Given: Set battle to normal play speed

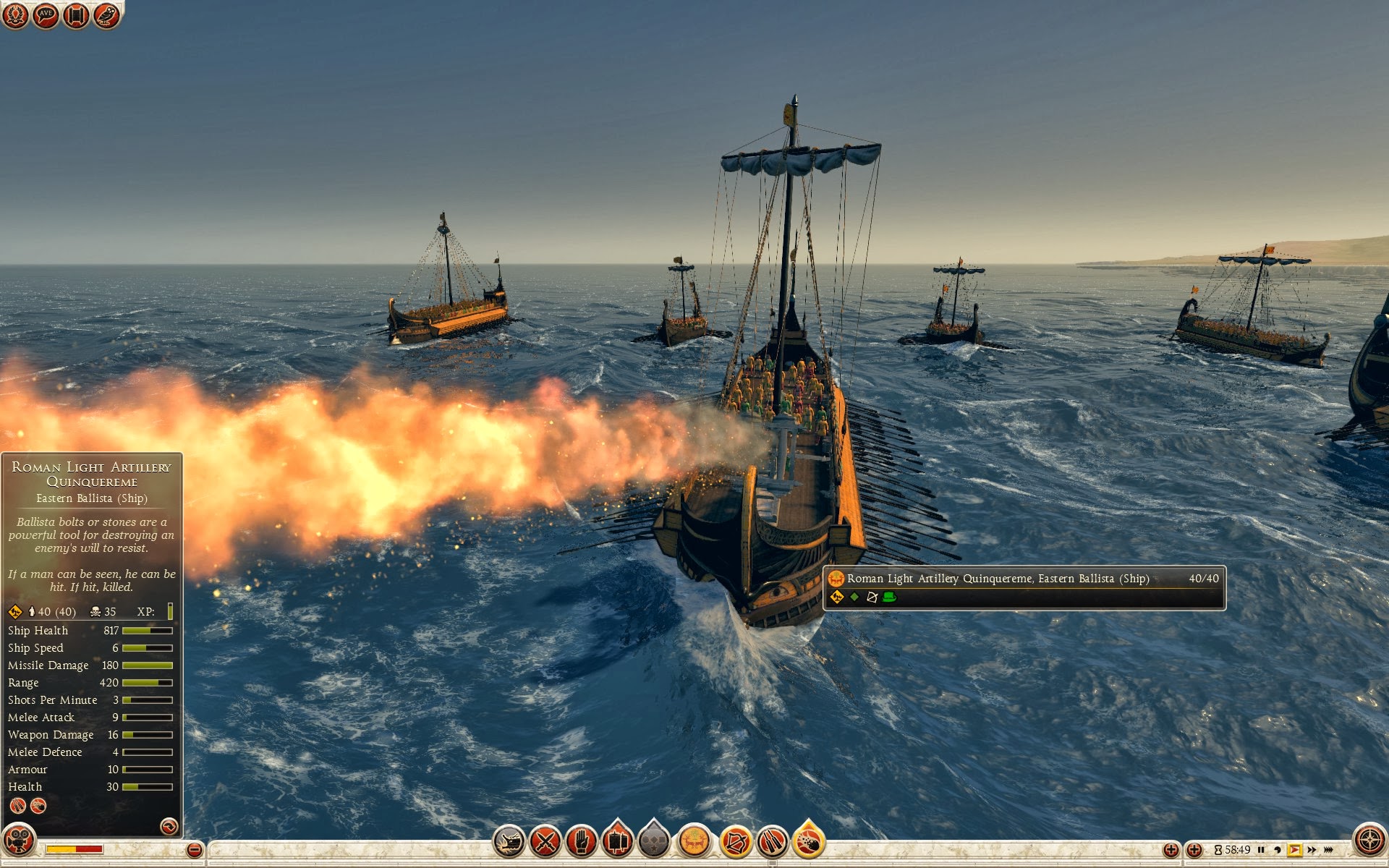Looking at the screenshot, I should point(1294,850).
